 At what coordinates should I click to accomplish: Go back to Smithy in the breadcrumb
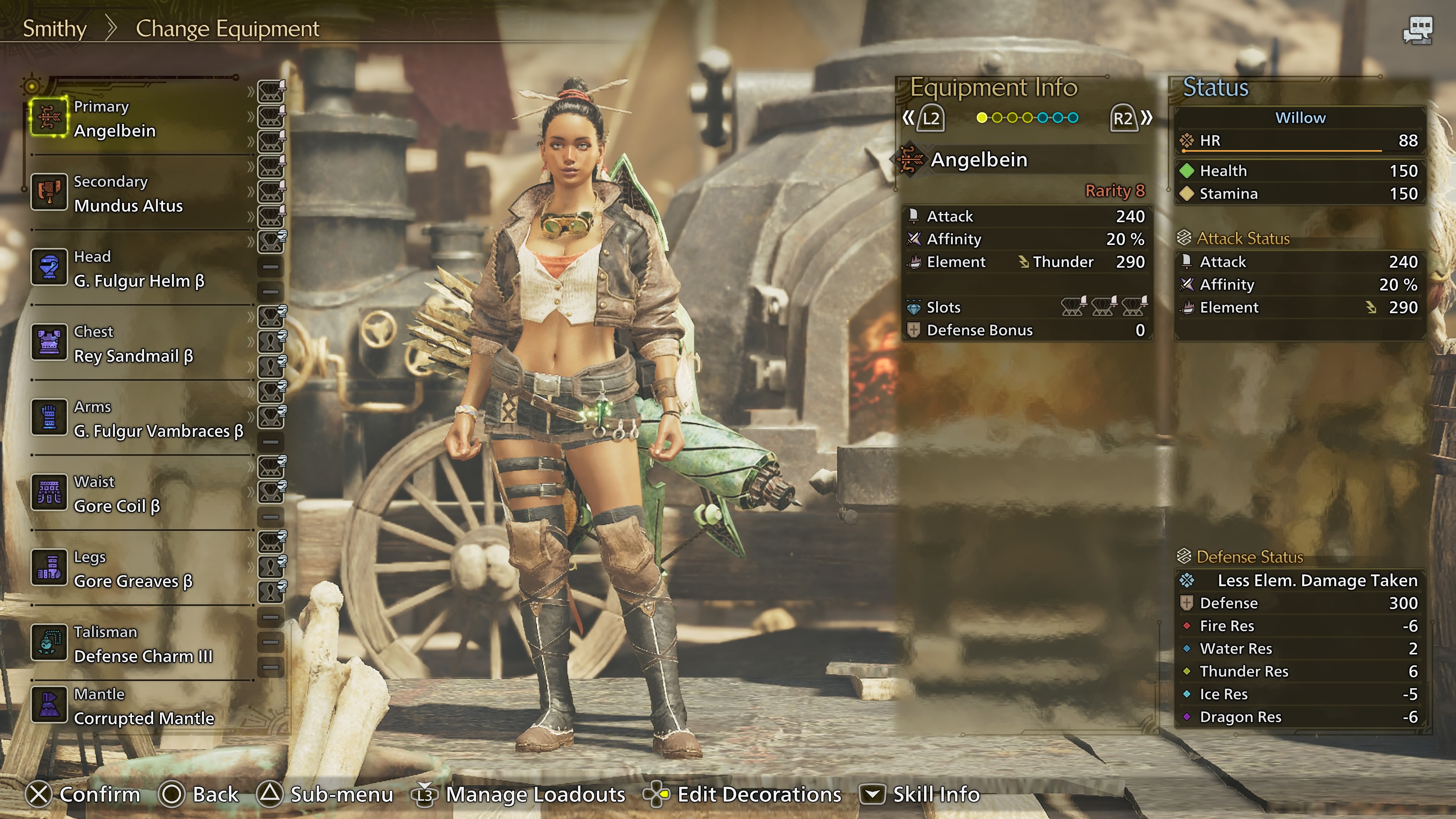coord(54,28)
